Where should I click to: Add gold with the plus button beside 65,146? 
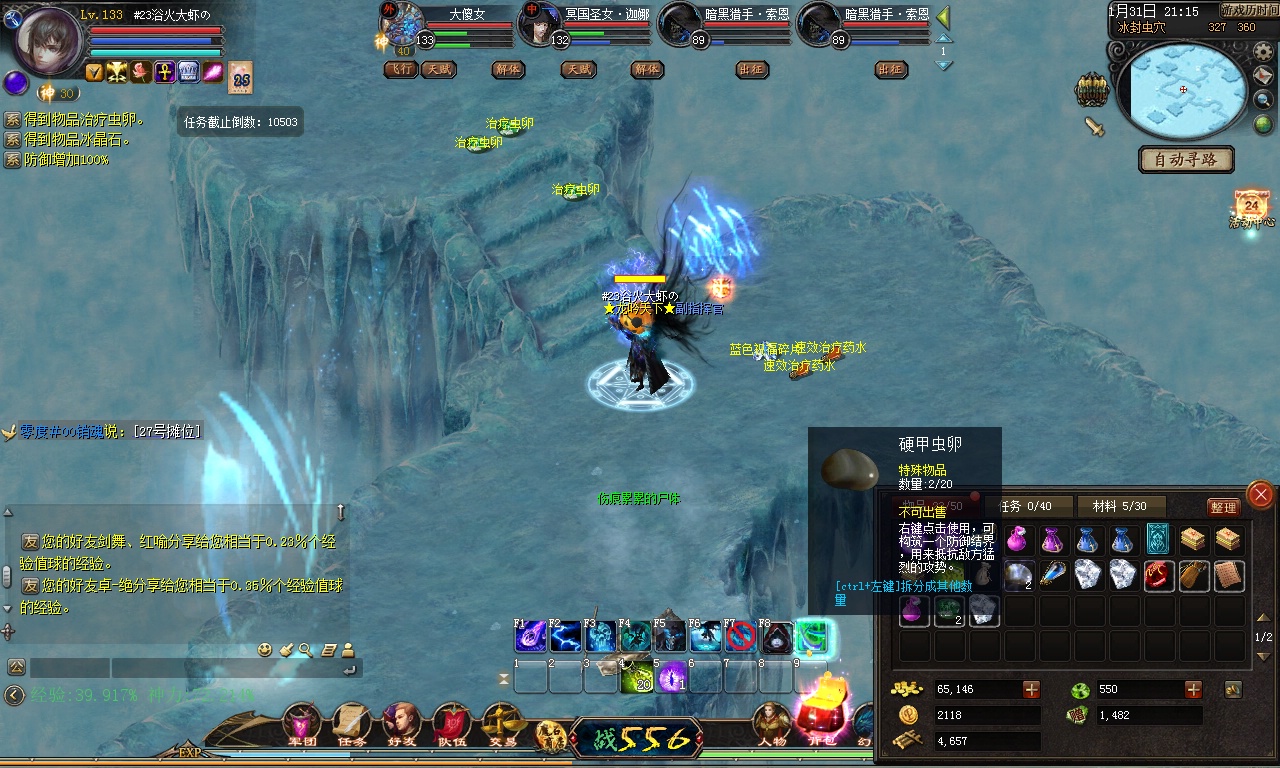1031,689
